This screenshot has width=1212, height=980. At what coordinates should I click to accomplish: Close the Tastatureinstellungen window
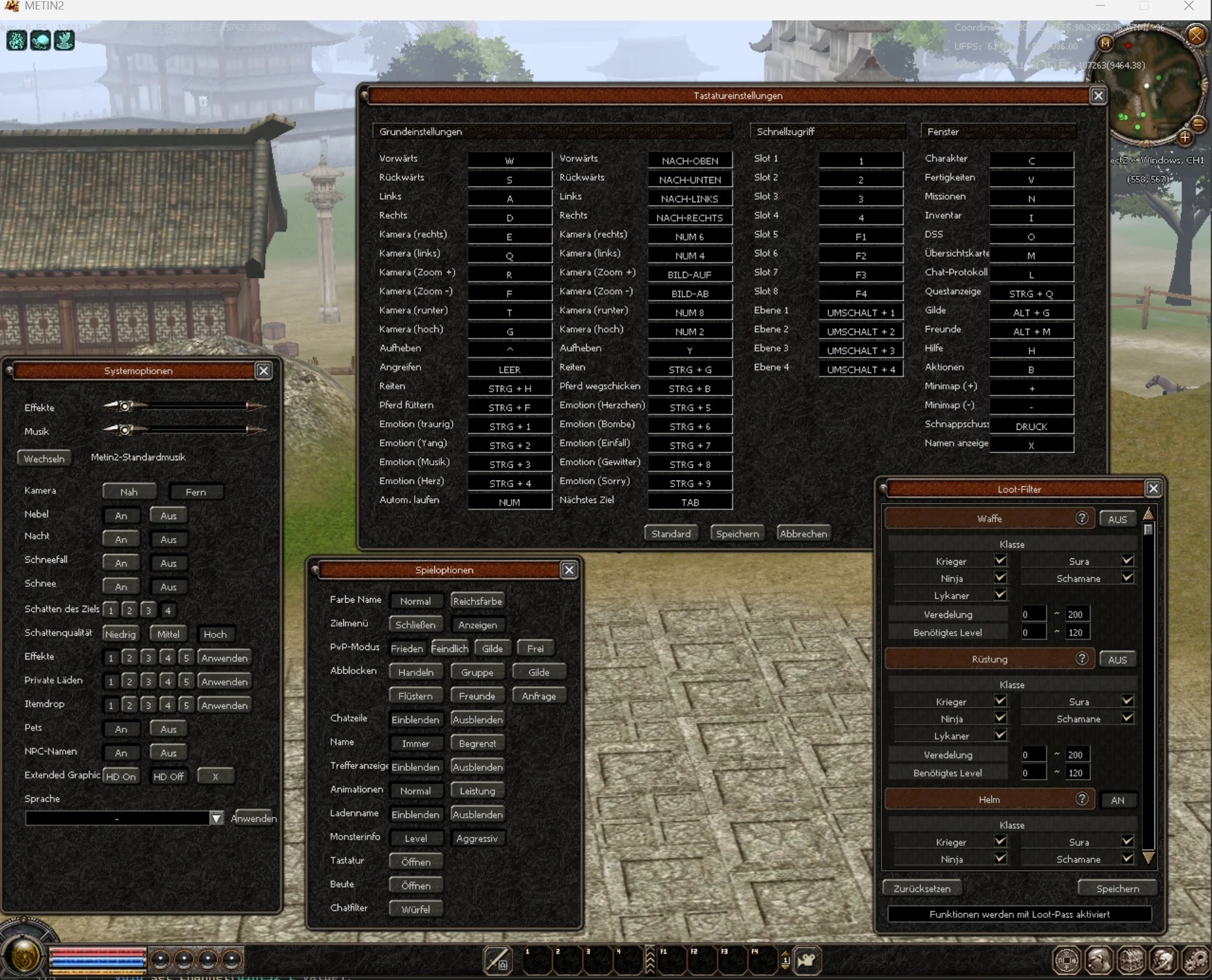tap(1098, 95)
